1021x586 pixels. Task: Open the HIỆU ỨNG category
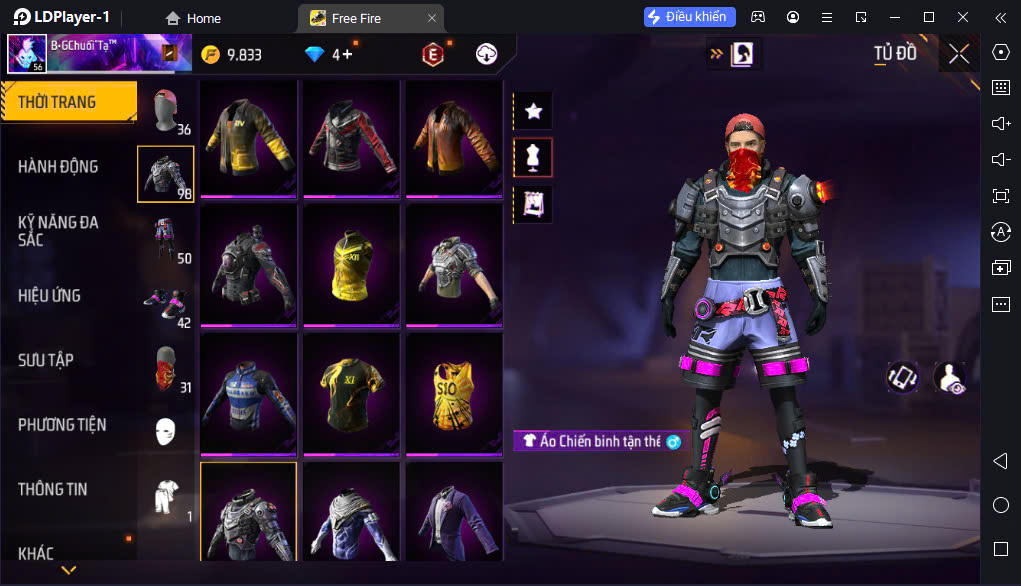click(50, 296)
